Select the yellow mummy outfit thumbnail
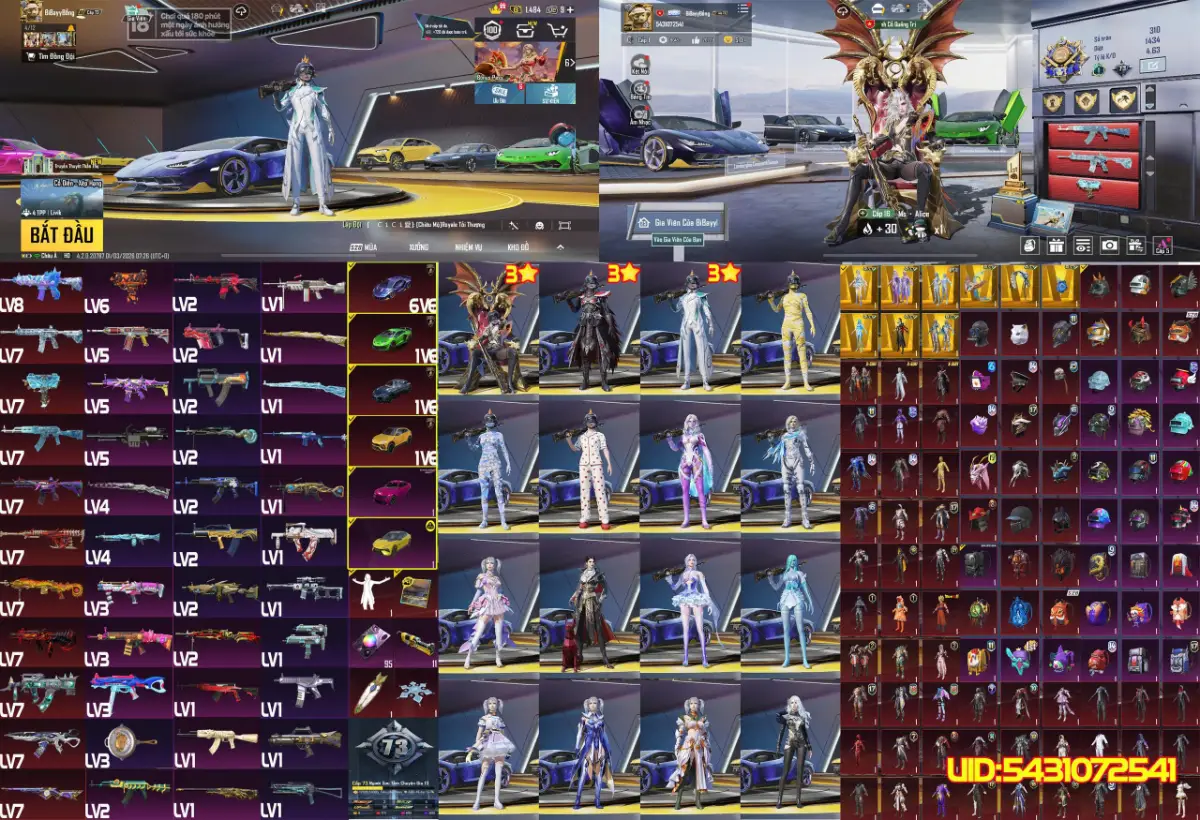The width and height of the screenshot is (1200, 820). [x=790, y=330]
